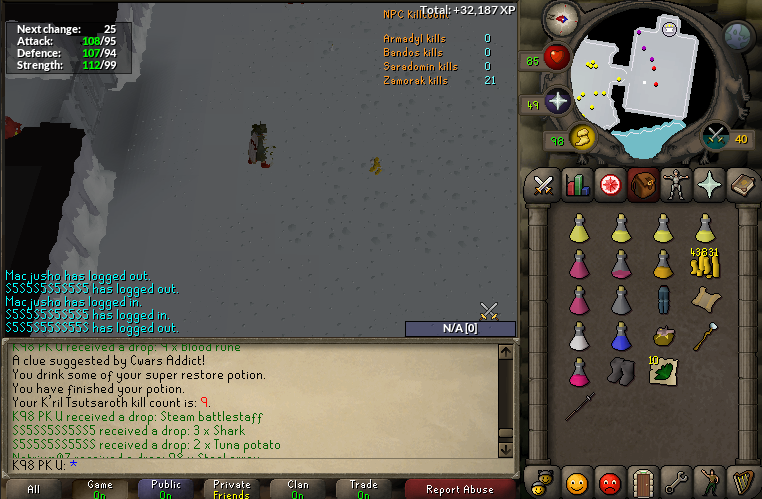This screenshot has width=762, height=499.
Task: Click the clue scroll in inventory
Action: coord(705,299)
